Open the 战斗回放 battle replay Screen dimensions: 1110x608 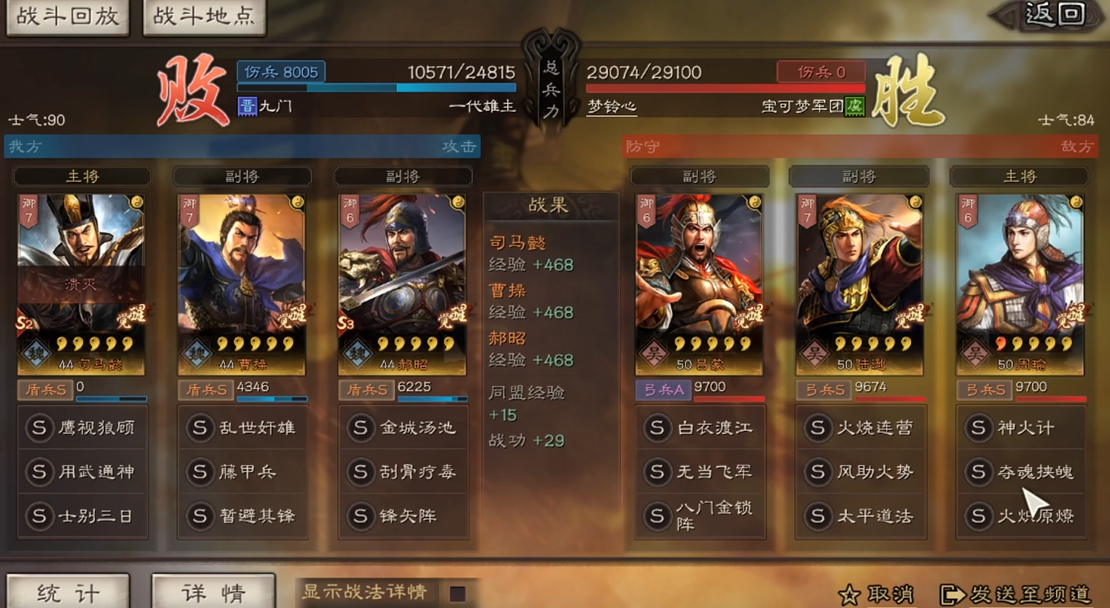[x=67, y=17]
